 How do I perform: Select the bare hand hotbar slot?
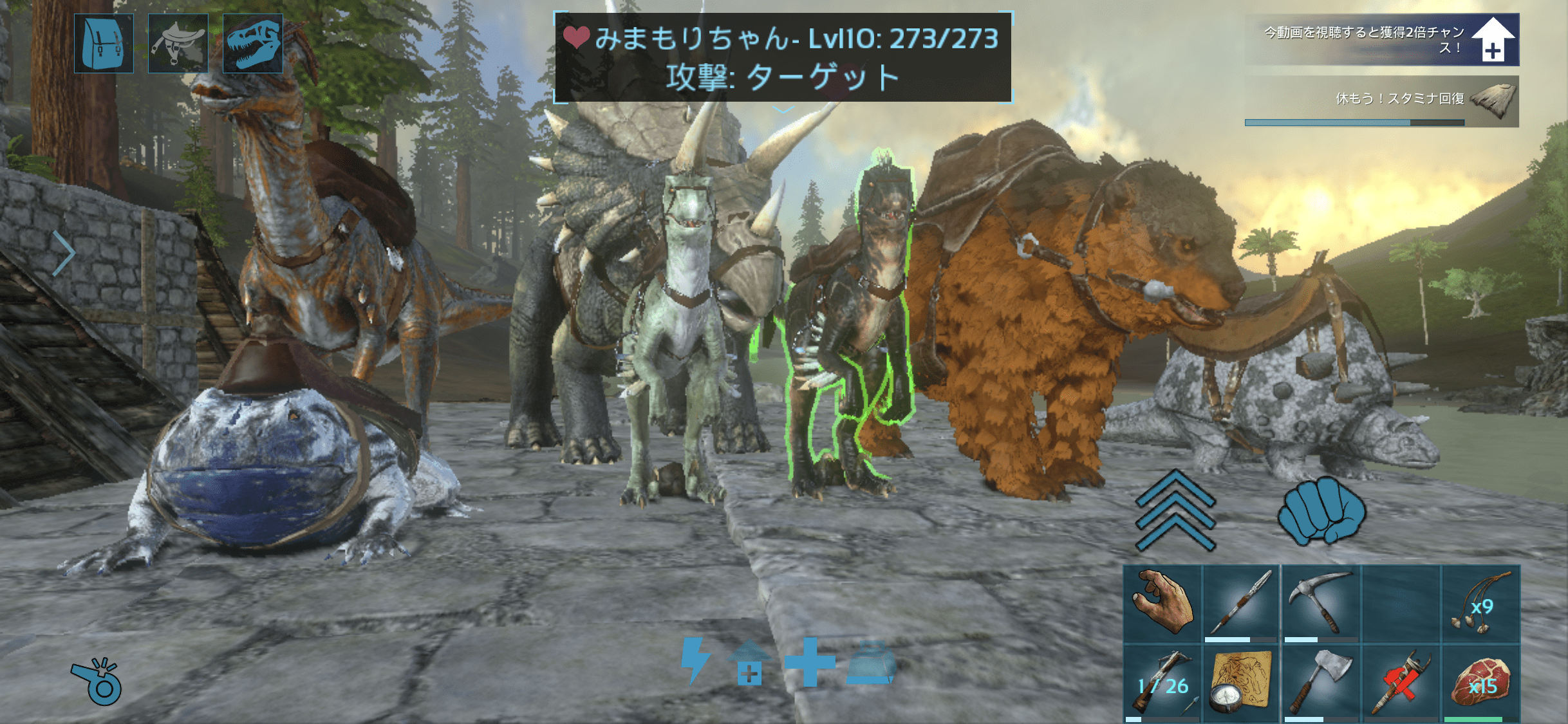(x=1162, y=604)
